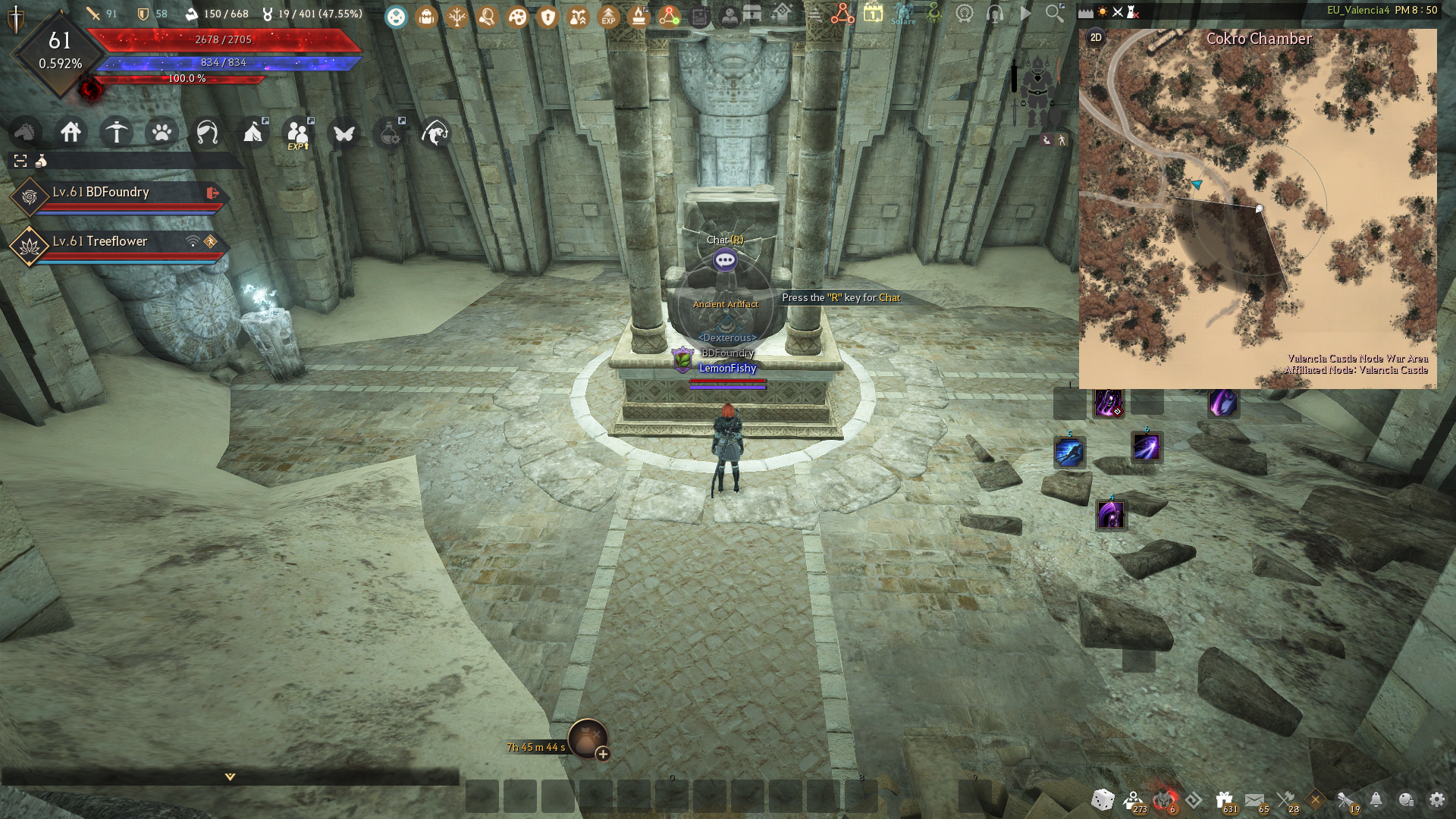Open the calendar icon in the top bar
The height and width of the screenshot is (819, 1456).
coord(873,14)
